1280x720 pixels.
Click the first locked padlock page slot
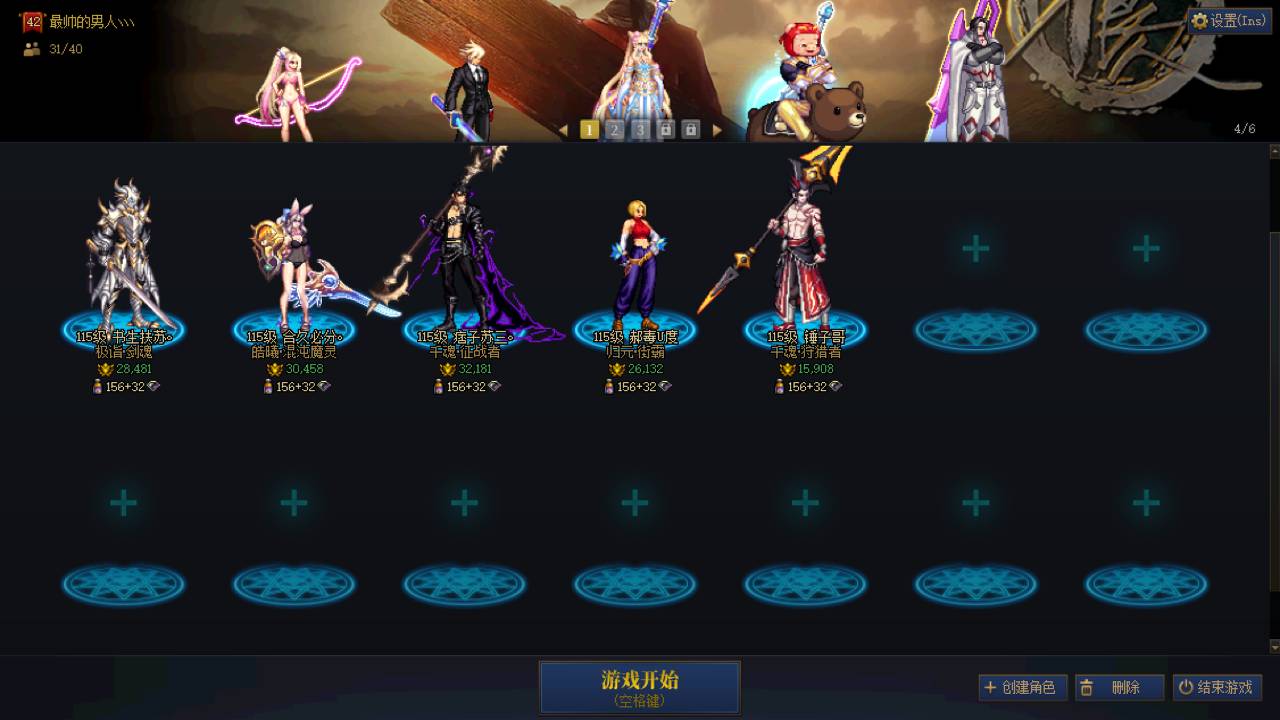click(665, 130)
